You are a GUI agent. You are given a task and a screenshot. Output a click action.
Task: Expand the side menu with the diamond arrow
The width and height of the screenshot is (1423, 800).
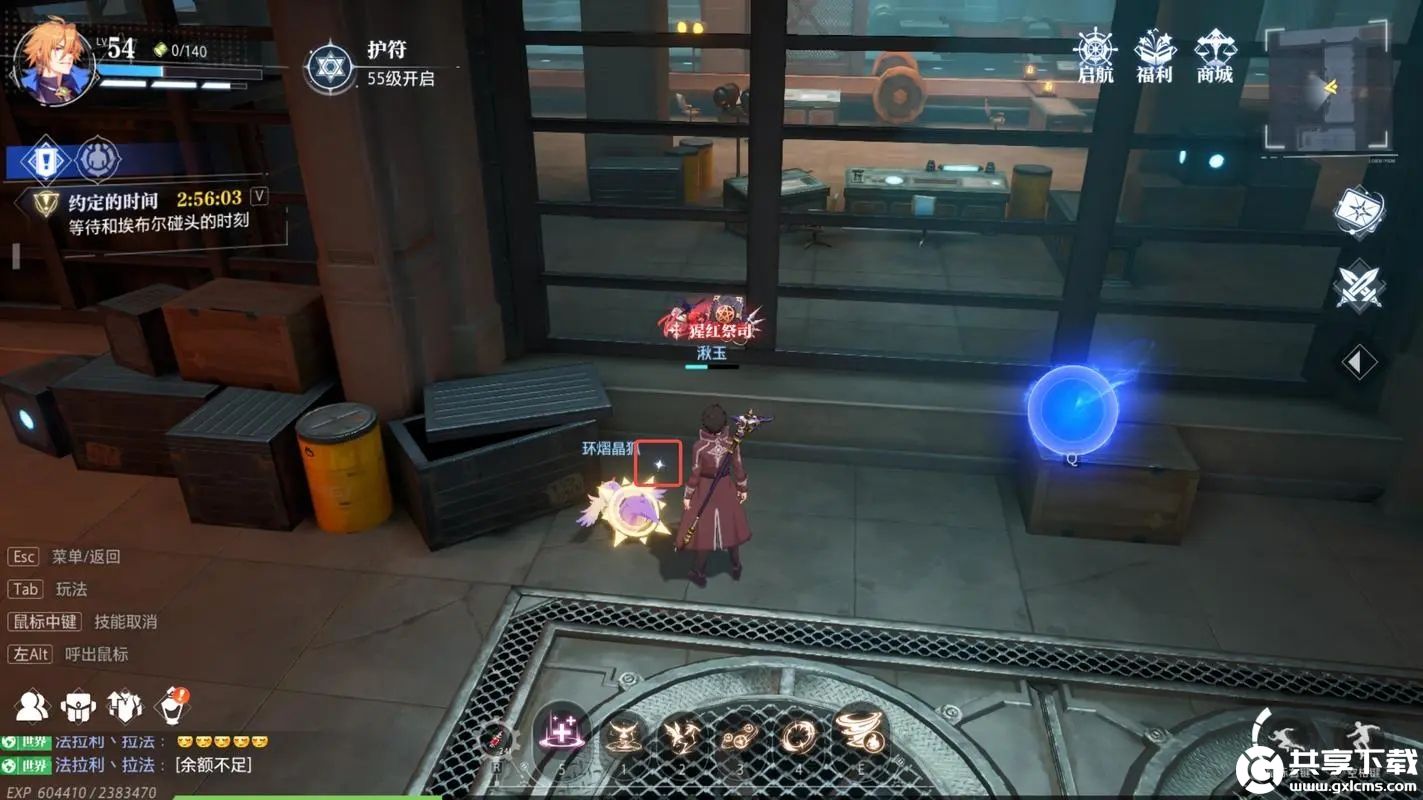click(x=1358, y=362)
